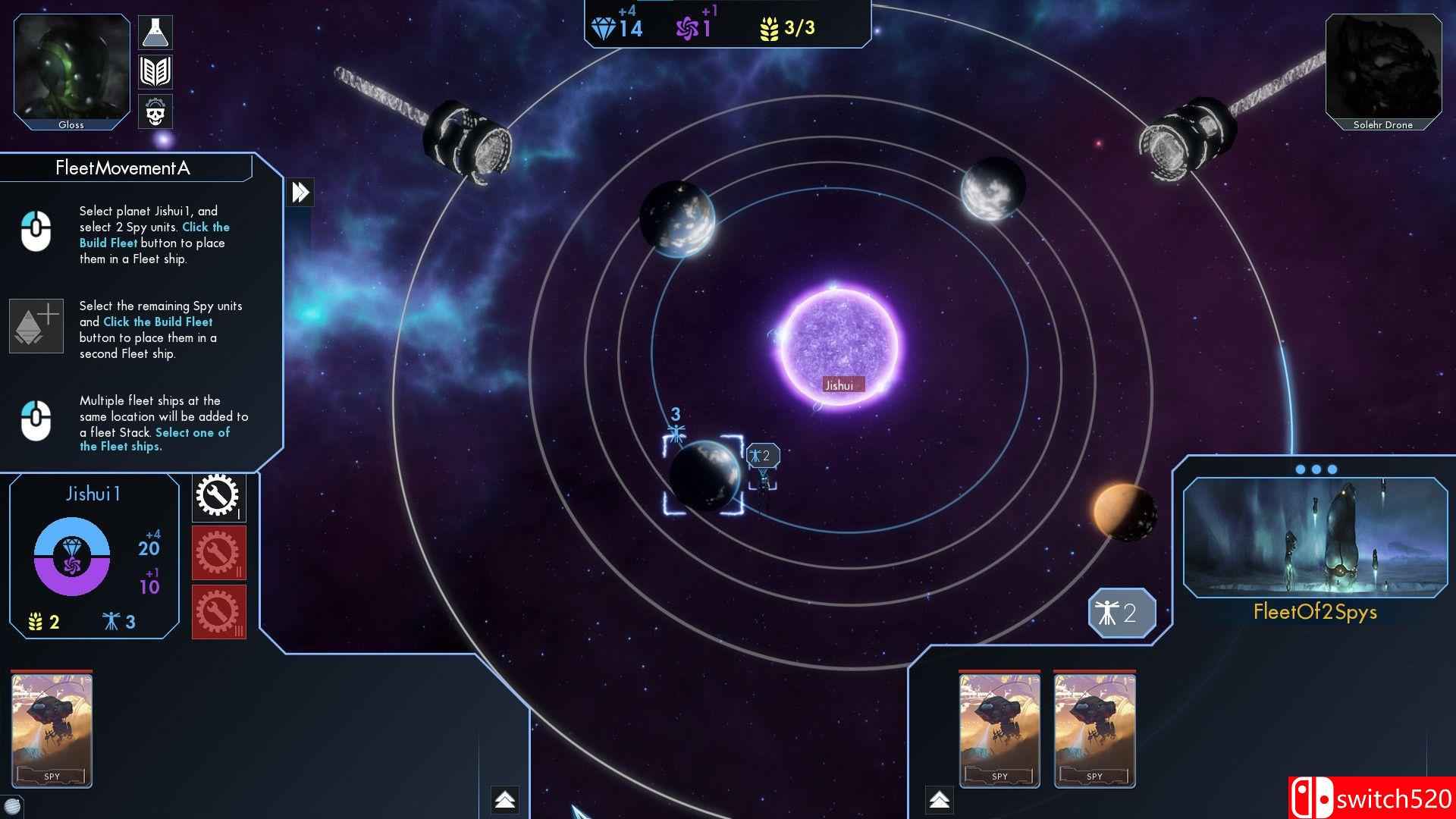The width and height of the screenshot is (1456, 819).
Task: Choose the second Spy card in fleet
Action: click(x=1094, y=730)
